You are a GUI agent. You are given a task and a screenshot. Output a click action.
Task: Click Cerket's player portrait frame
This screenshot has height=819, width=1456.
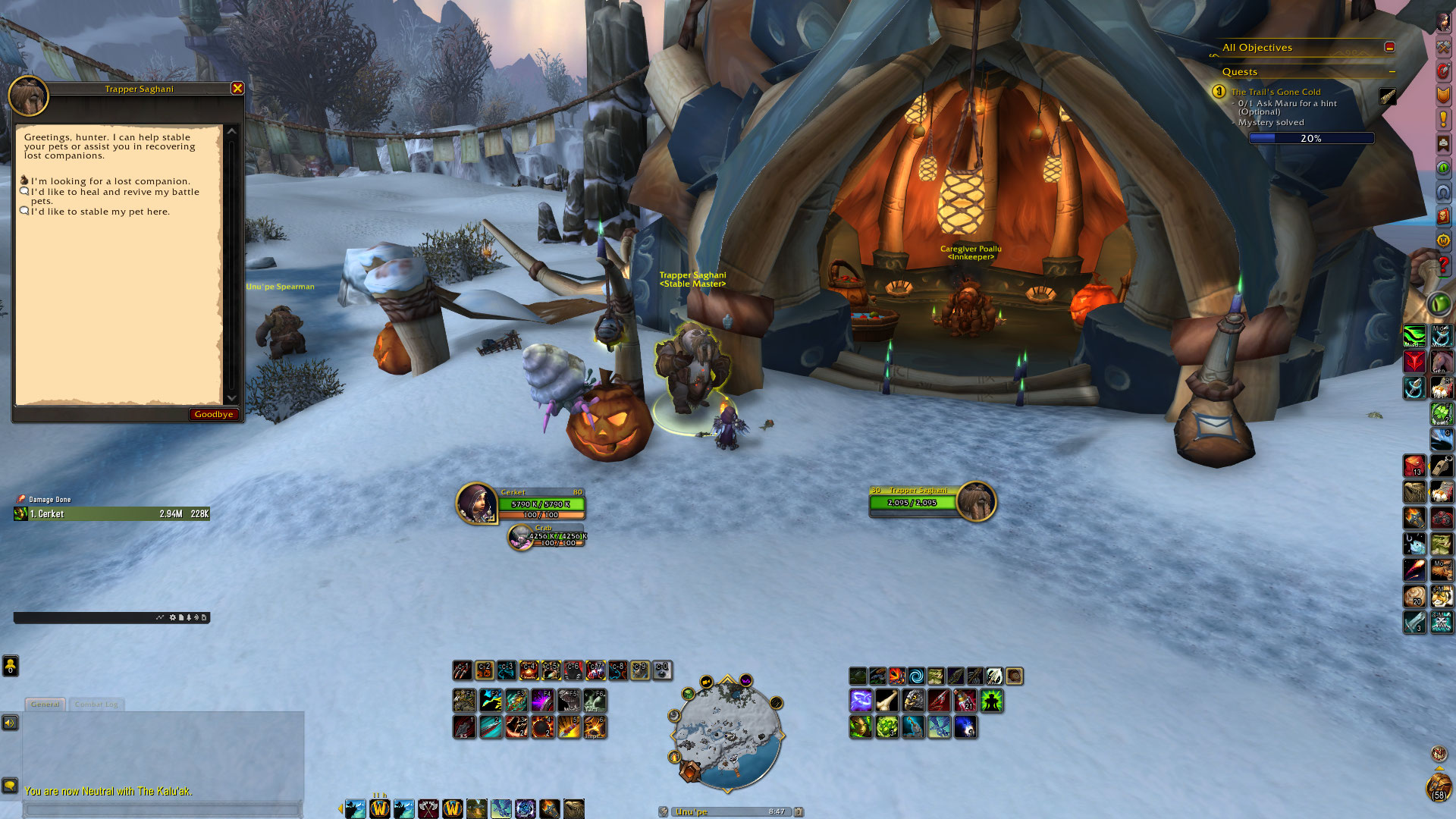476,503
